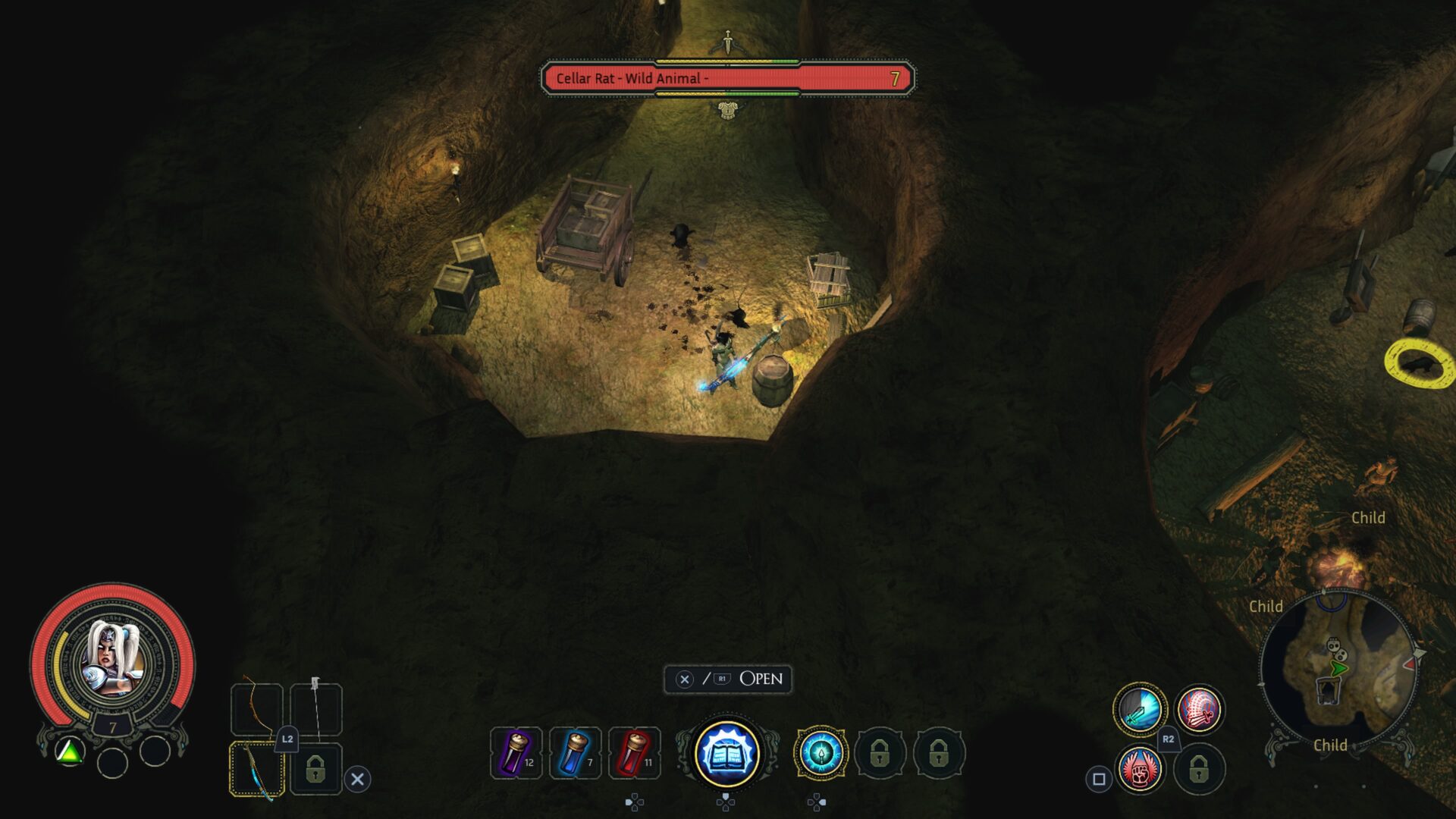Use the red multi-sword slash skill

[1198, 710]
